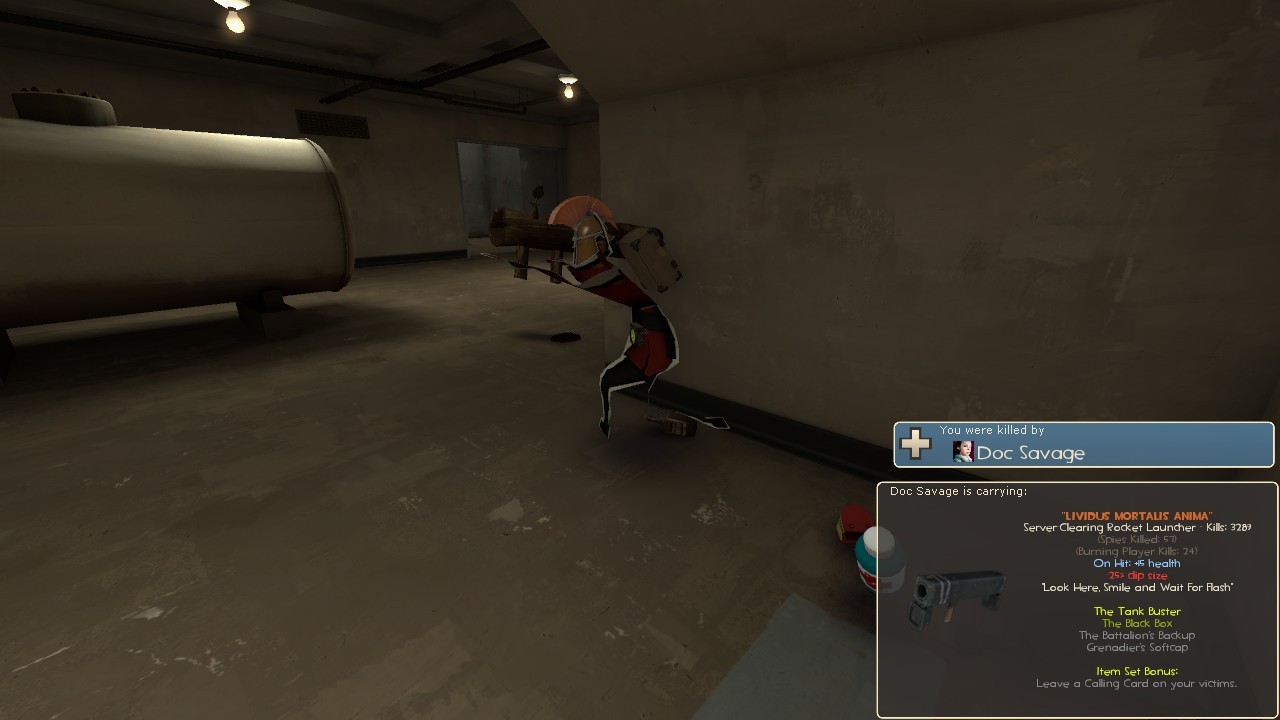
Task: Click 'The Tank Buster' set name
Action: point(1137,611)
